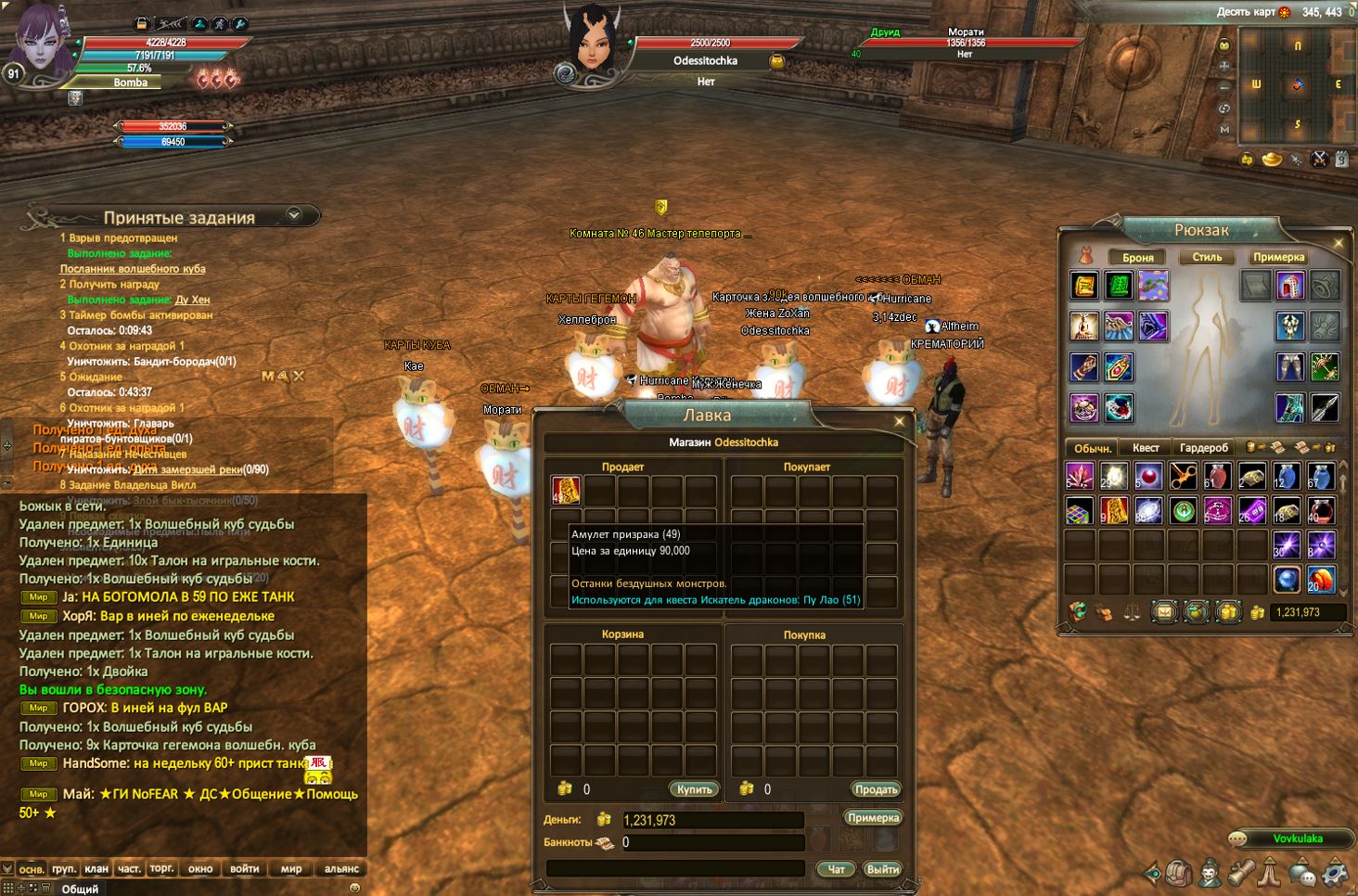The height and width of the screenshot is (896, 1358).
Task: Open the emoticon picker in chat
Action: pos(354,888)
